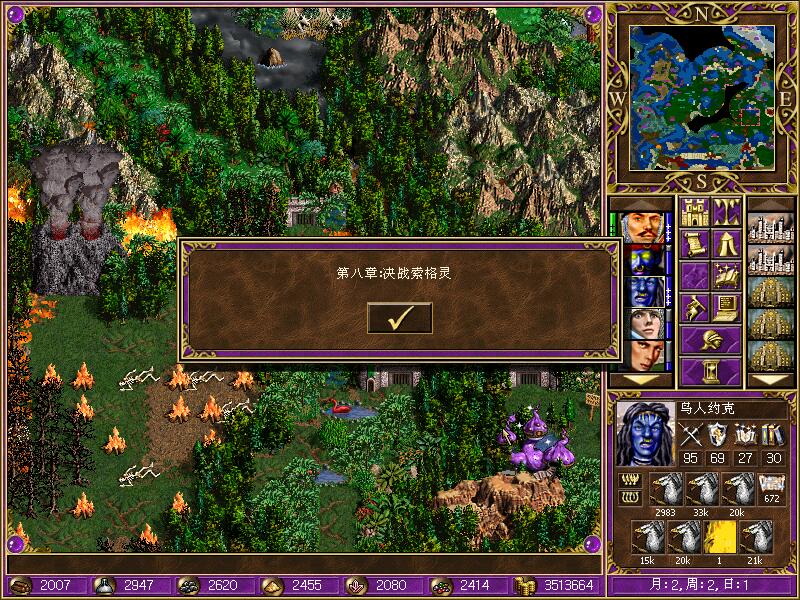This screenshot has width=800, height=600.
Task: Click the world minimap
Action: click(x=701, y=98)
